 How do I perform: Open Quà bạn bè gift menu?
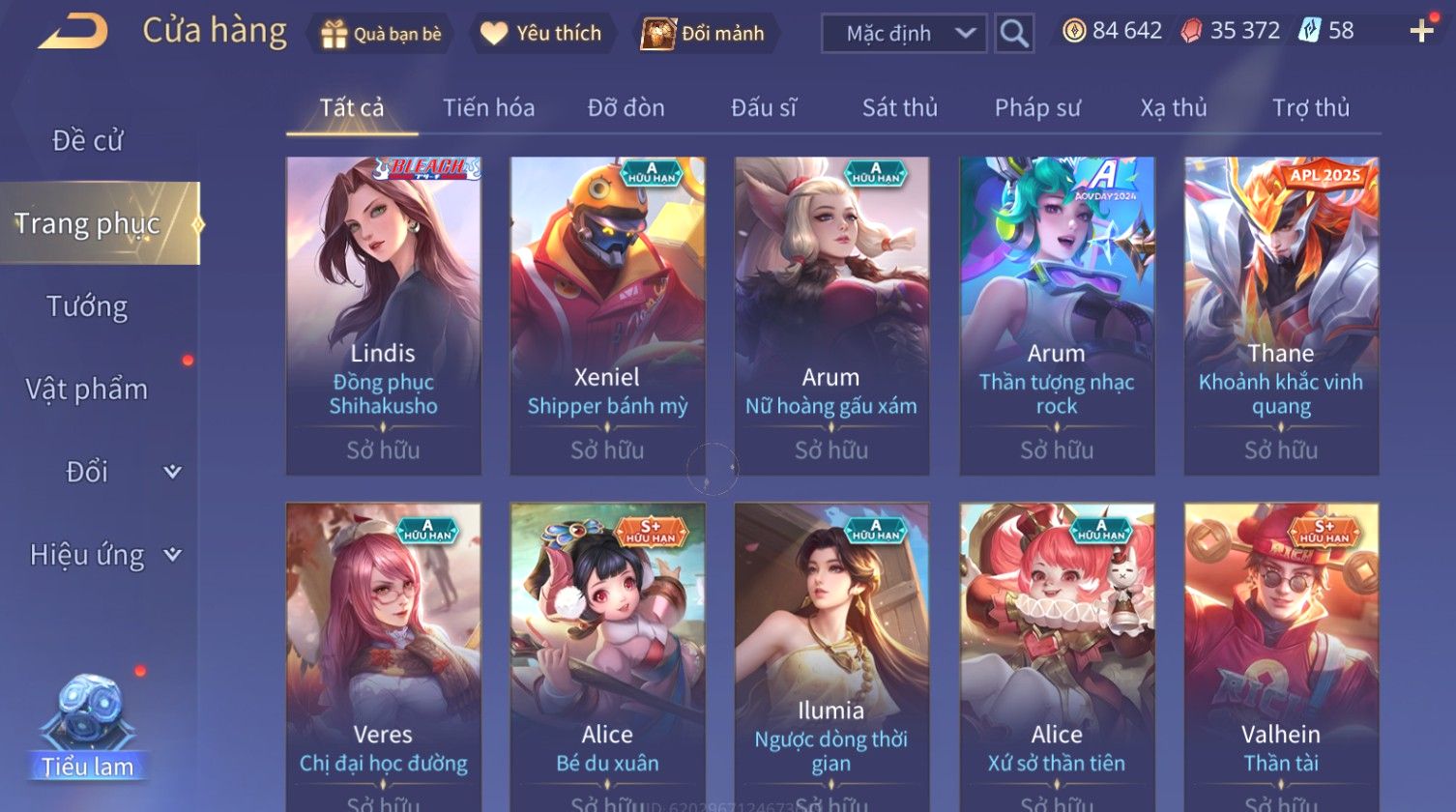pyautogui.click(x=381, y=34)
